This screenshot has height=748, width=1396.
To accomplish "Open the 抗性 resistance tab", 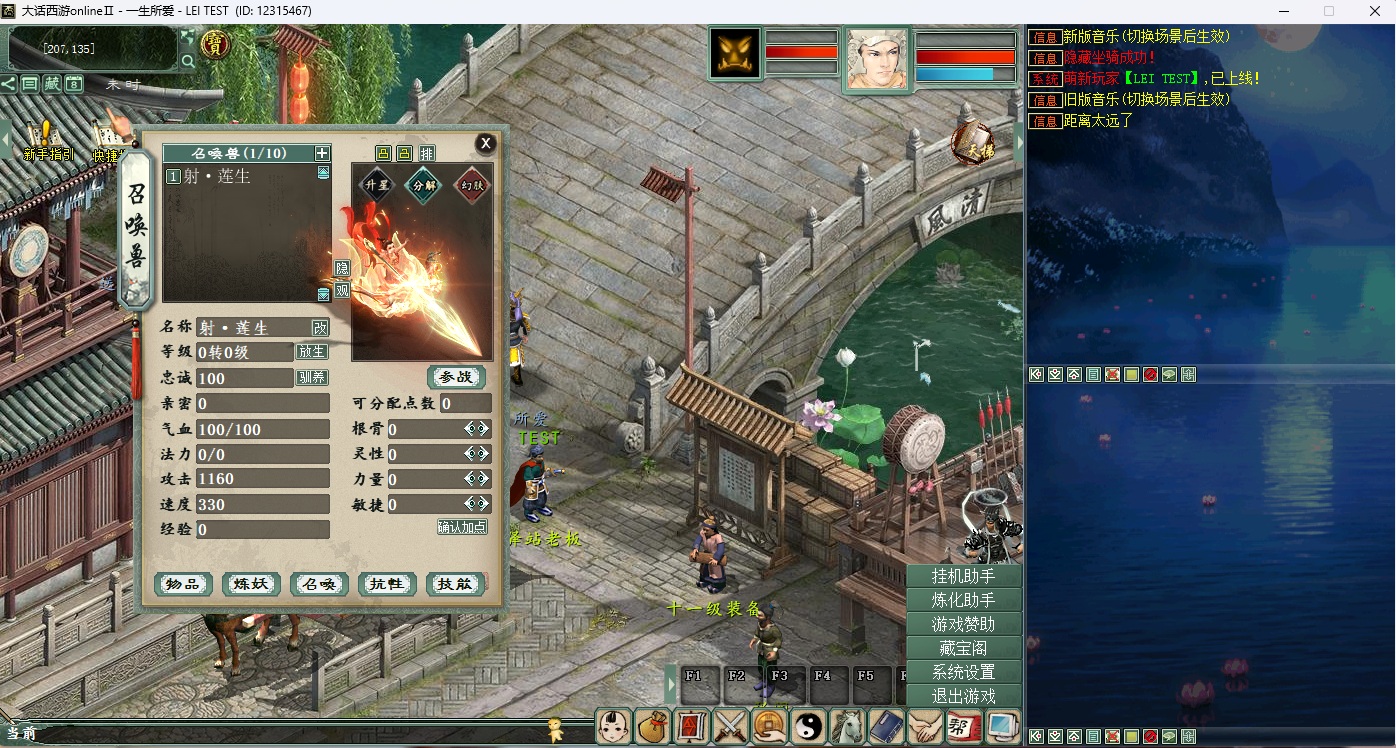I will tap(387, 584).
